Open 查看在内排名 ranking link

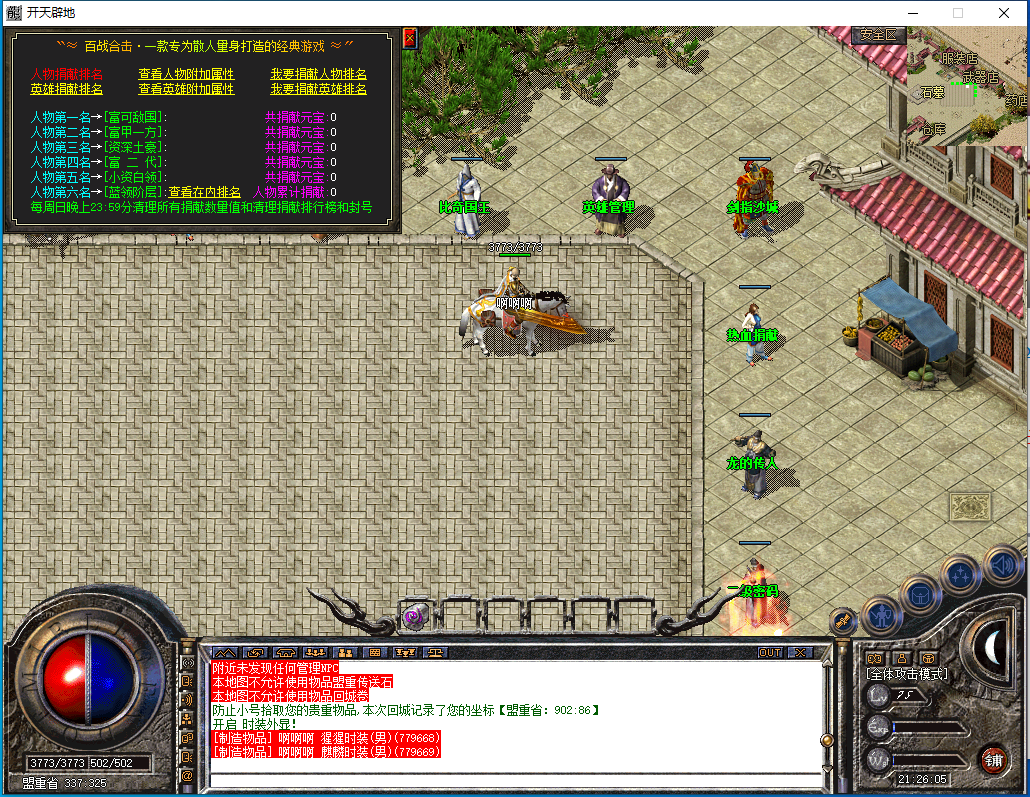(x=204, y=192)
